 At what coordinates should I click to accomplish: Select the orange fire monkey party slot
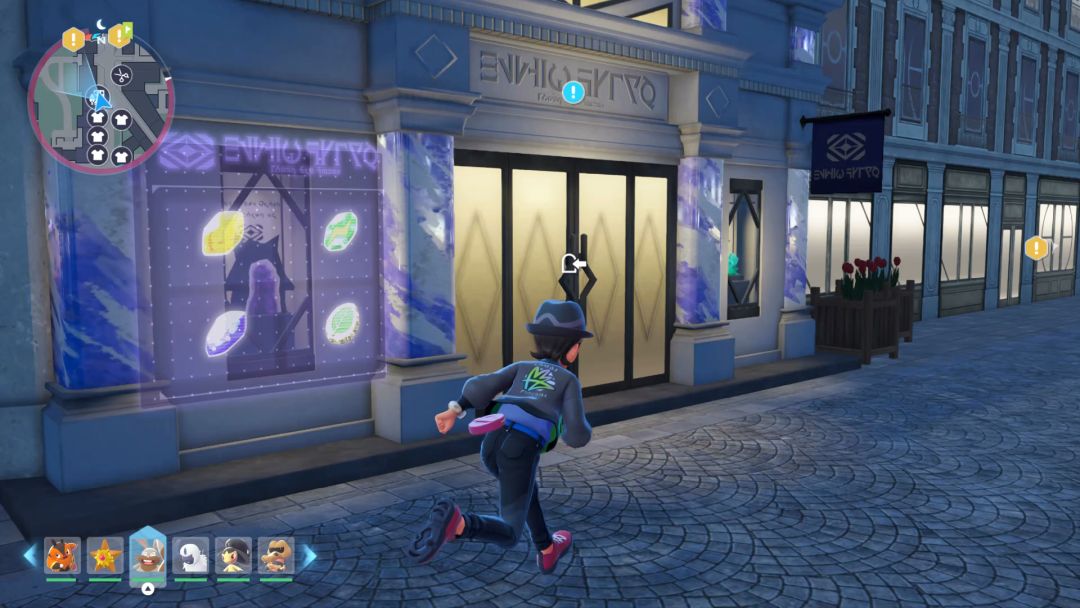[x=61, y=555]
